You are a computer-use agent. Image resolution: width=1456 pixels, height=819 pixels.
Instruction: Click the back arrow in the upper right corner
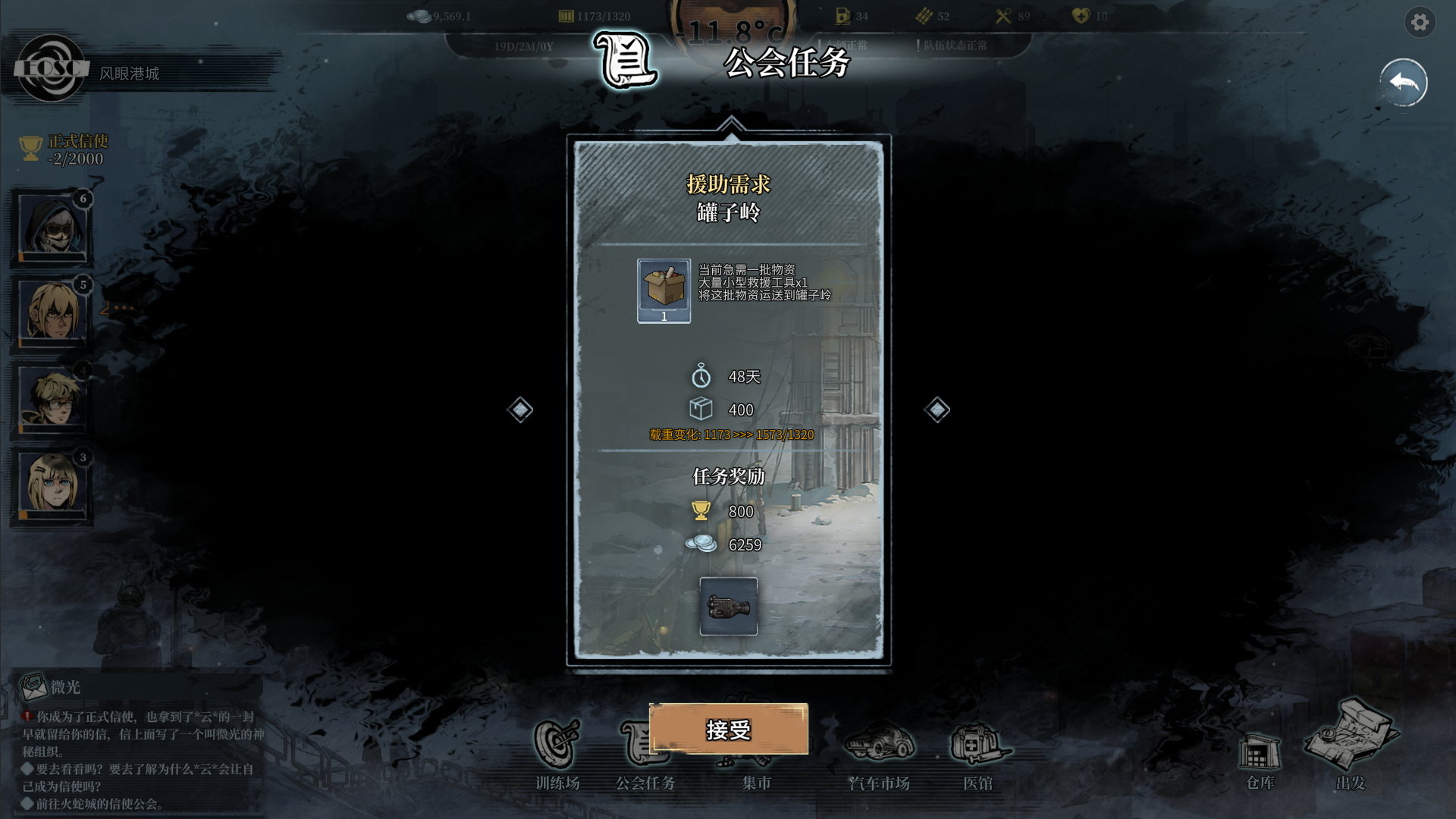tap(1403, 82)
